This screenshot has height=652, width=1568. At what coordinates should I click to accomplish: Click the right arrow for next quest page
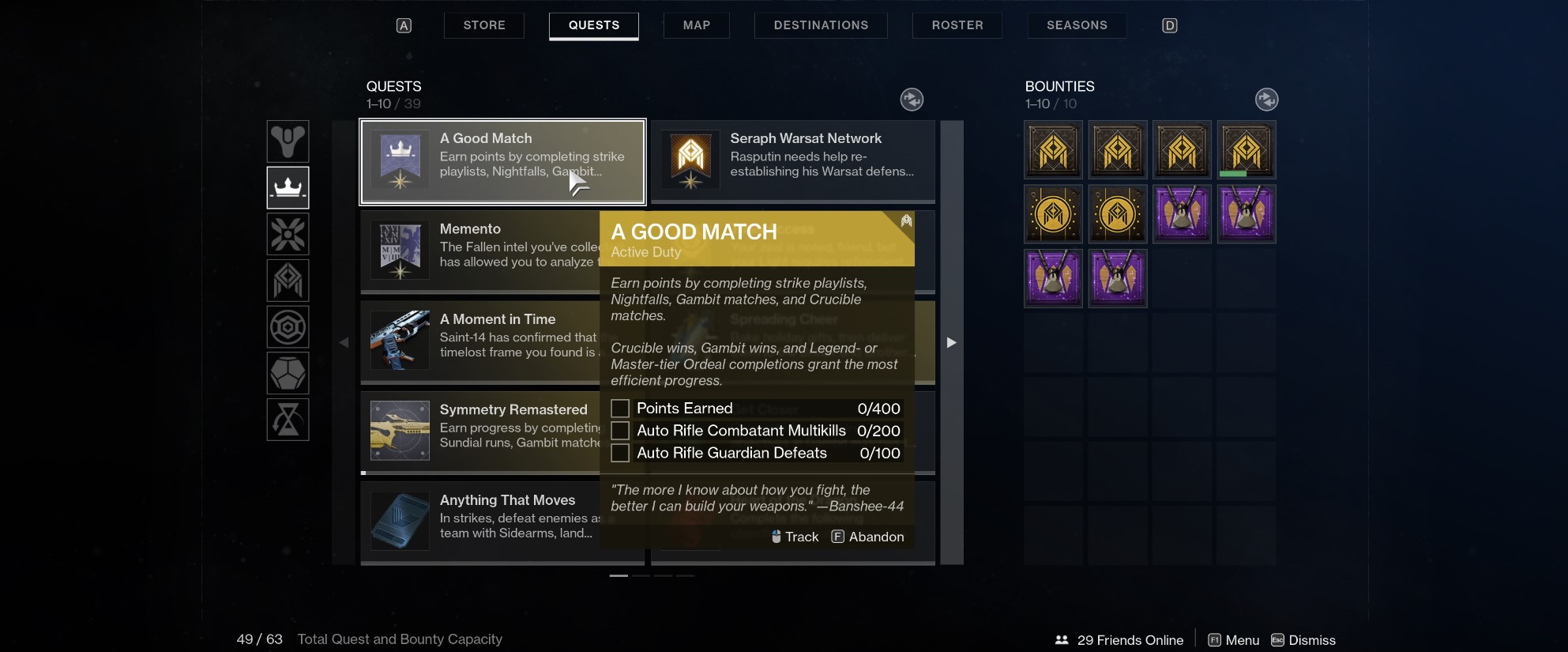pos(951,342)
